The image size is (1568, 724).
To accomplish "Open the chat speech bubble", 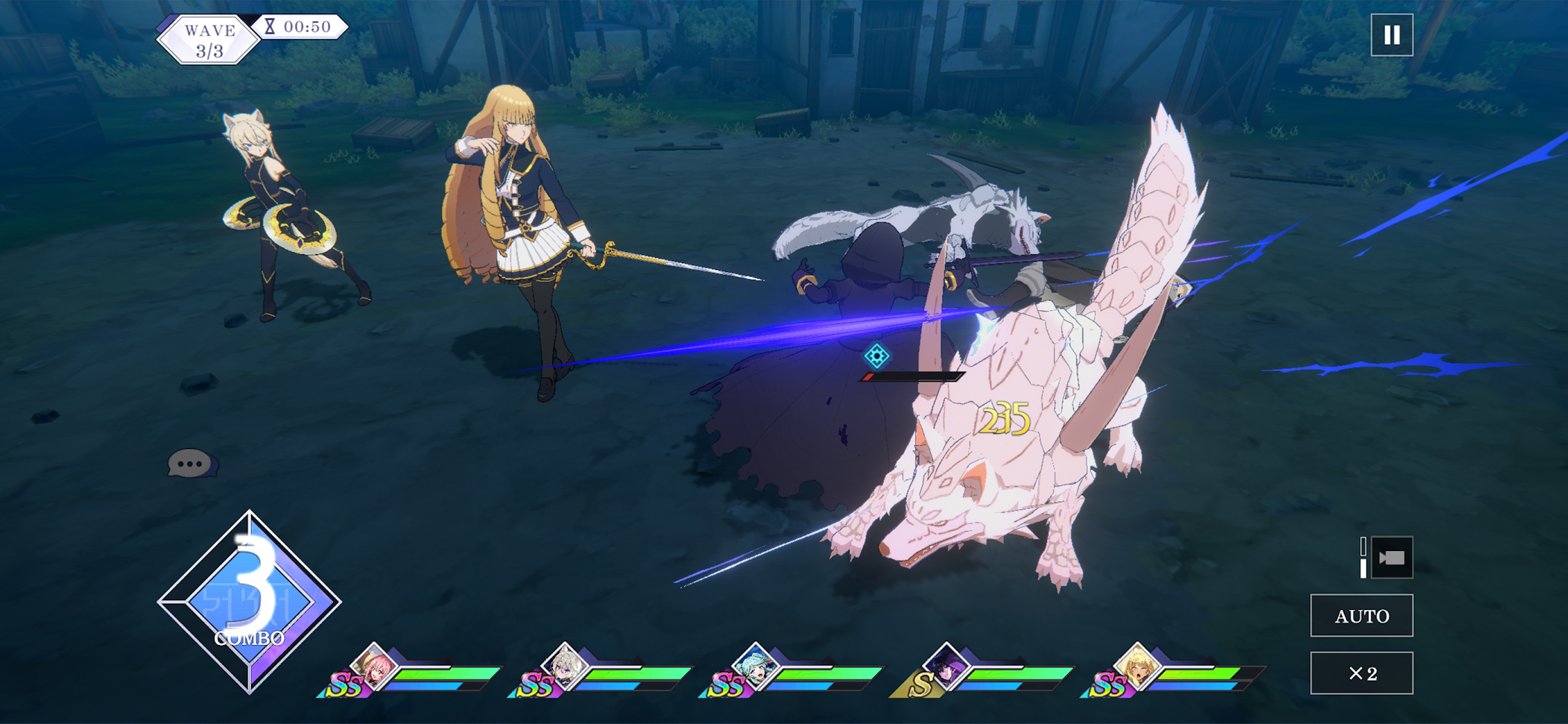I will [191, 464].
